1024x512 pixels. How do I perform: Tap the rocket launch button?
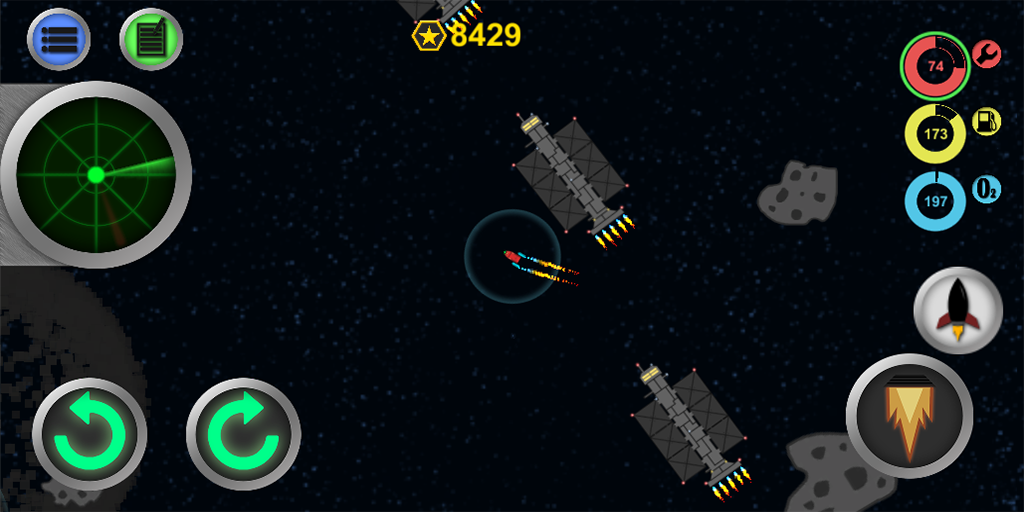[x=958, y=309]
